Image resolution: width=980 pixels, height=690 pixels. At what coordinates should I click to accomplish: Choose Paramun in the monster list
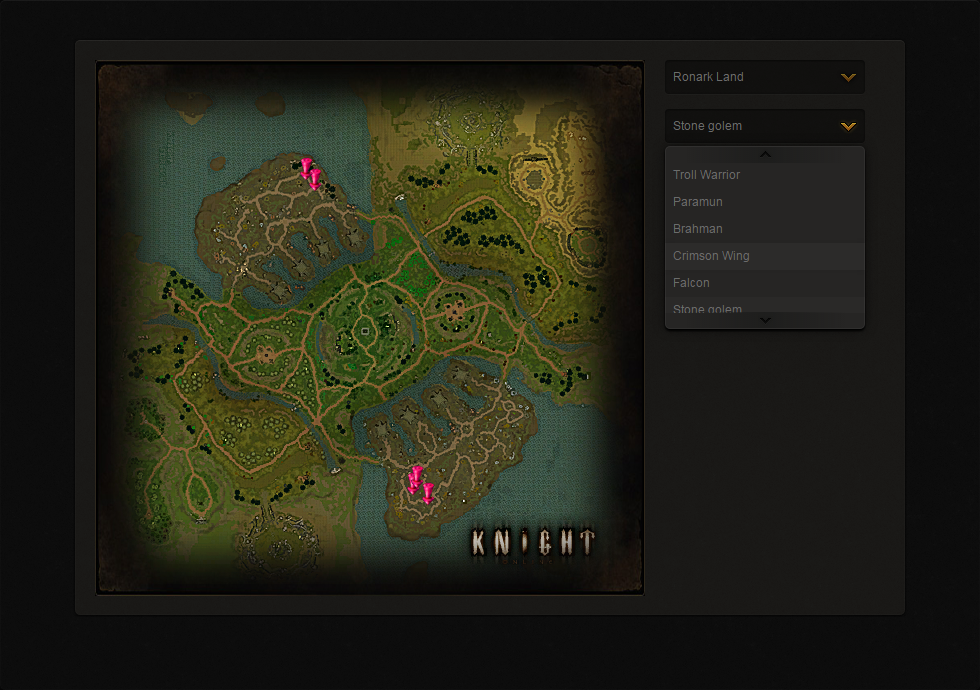[x=764, y=202]
